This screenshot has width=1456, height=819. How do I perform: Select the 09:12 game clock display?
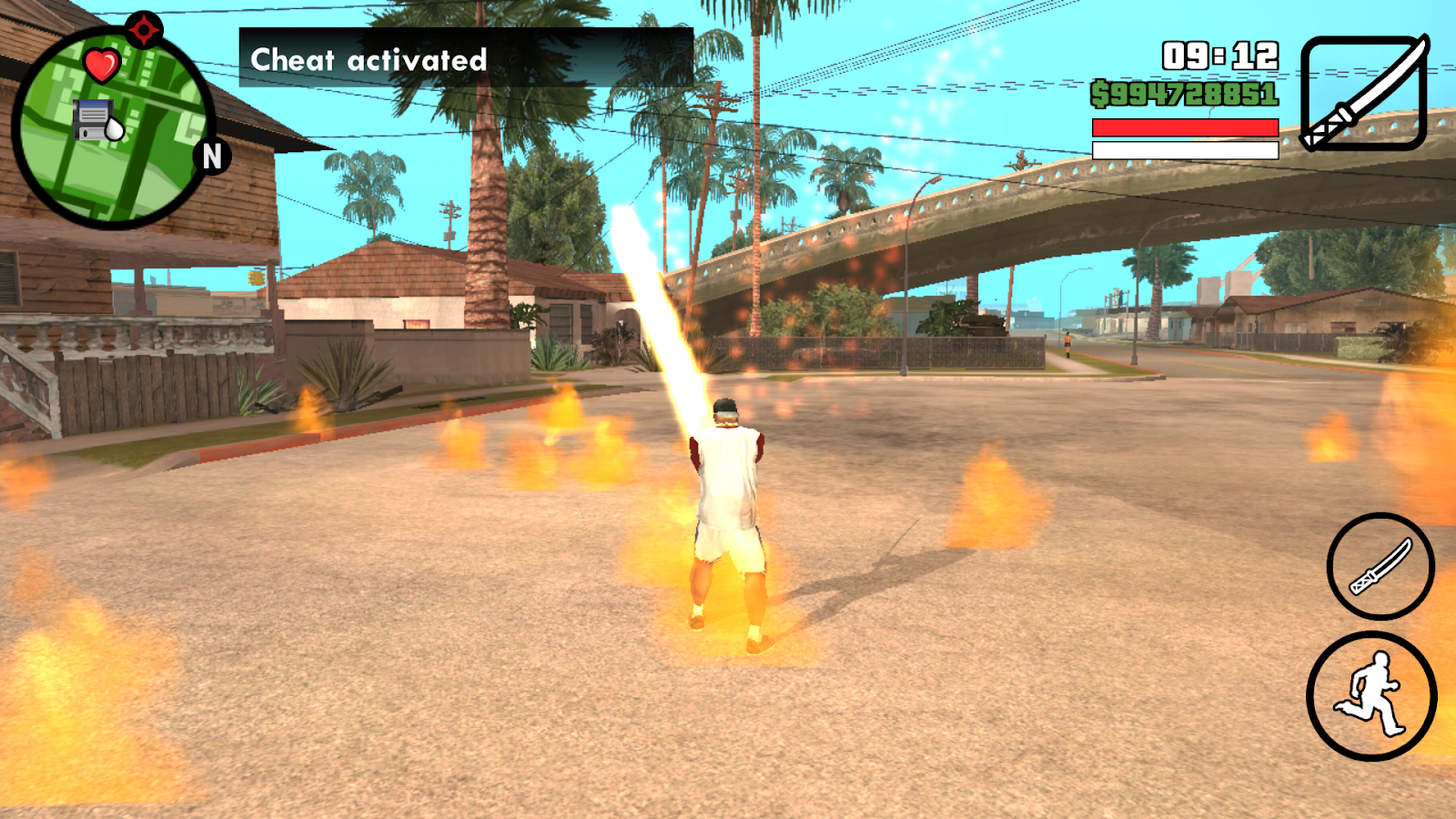click(x=1219, y=55)
